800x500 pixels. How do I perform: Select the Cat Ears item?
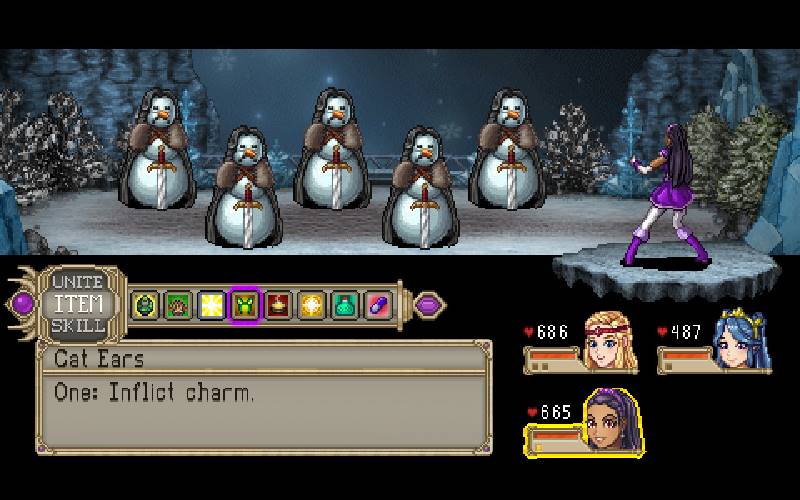tap(244, 304)
